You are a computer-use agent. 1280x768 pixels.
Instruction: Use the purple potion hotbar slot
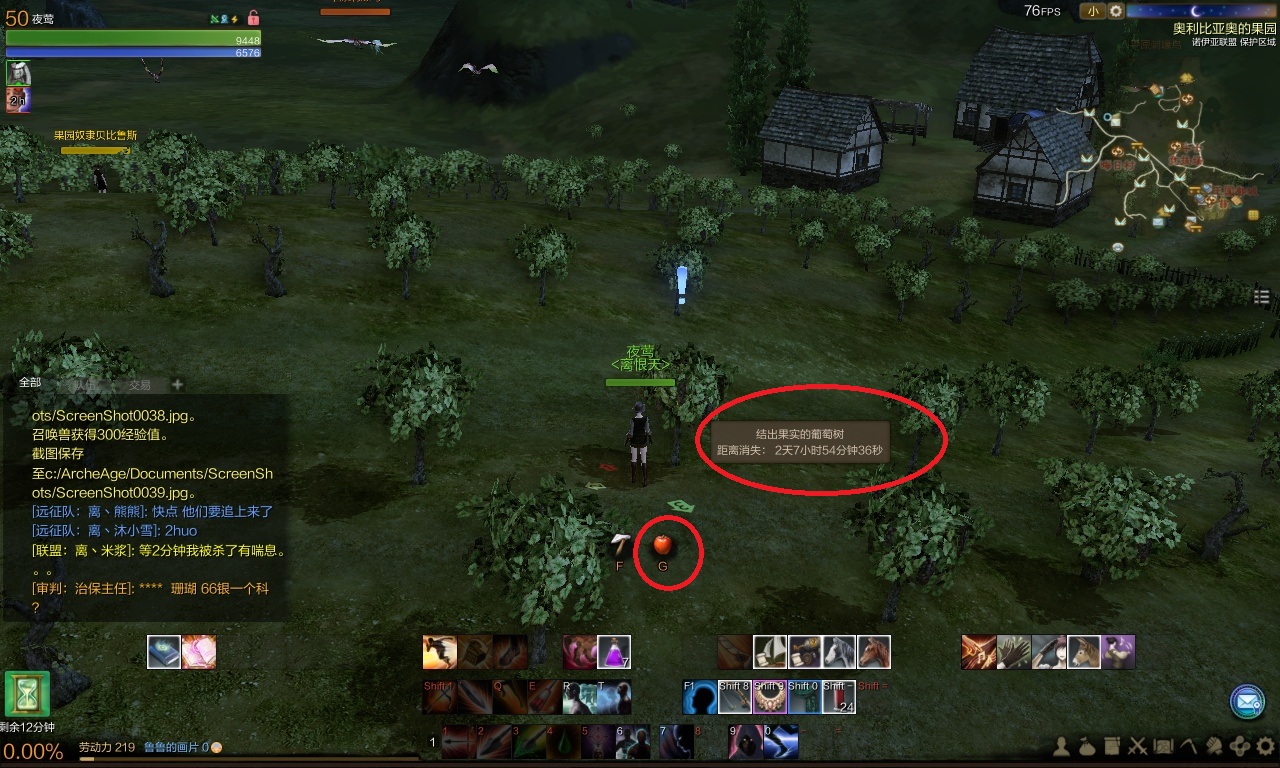tap(613, 652)
